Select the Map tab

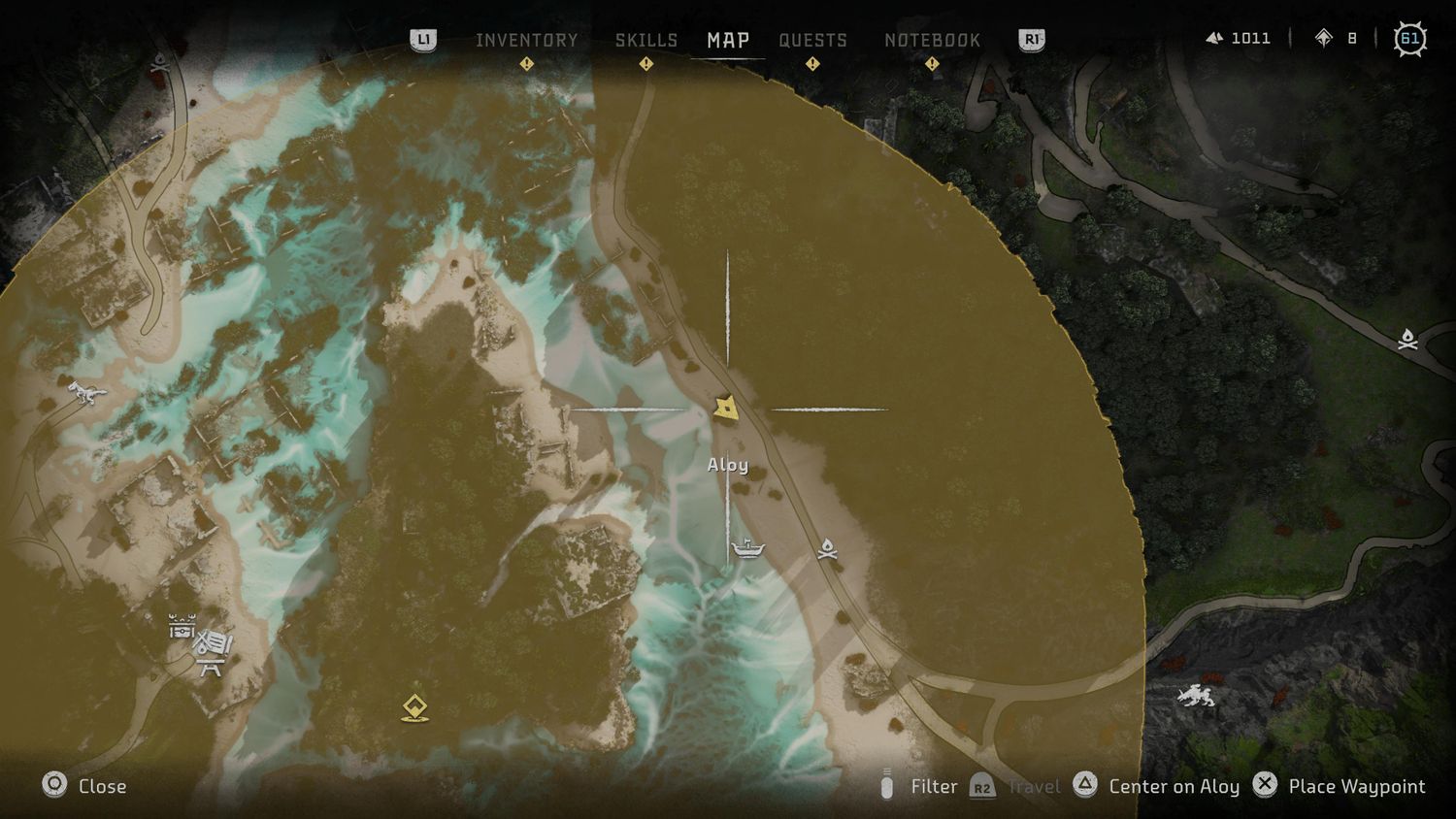728,40
